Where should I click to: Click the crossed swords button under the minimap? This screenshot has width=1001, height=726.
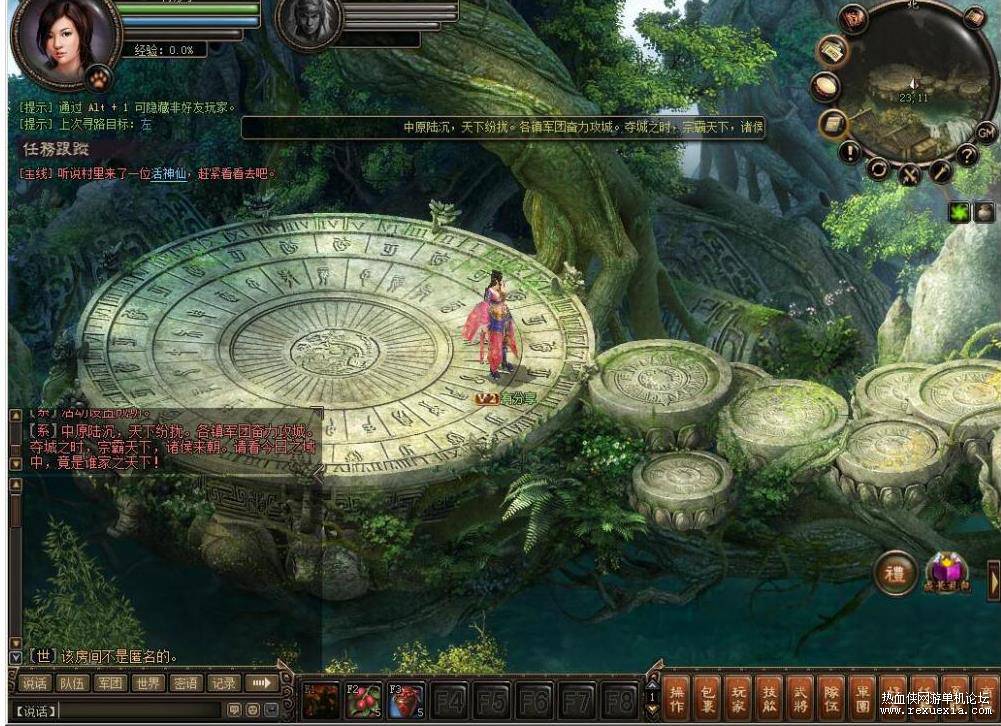(x=909, y=174)
